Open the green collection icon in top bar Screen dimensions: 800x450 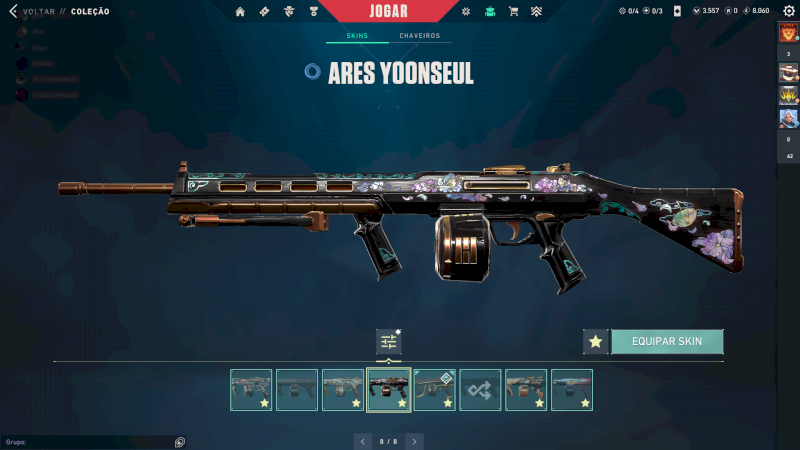point(489,11)
